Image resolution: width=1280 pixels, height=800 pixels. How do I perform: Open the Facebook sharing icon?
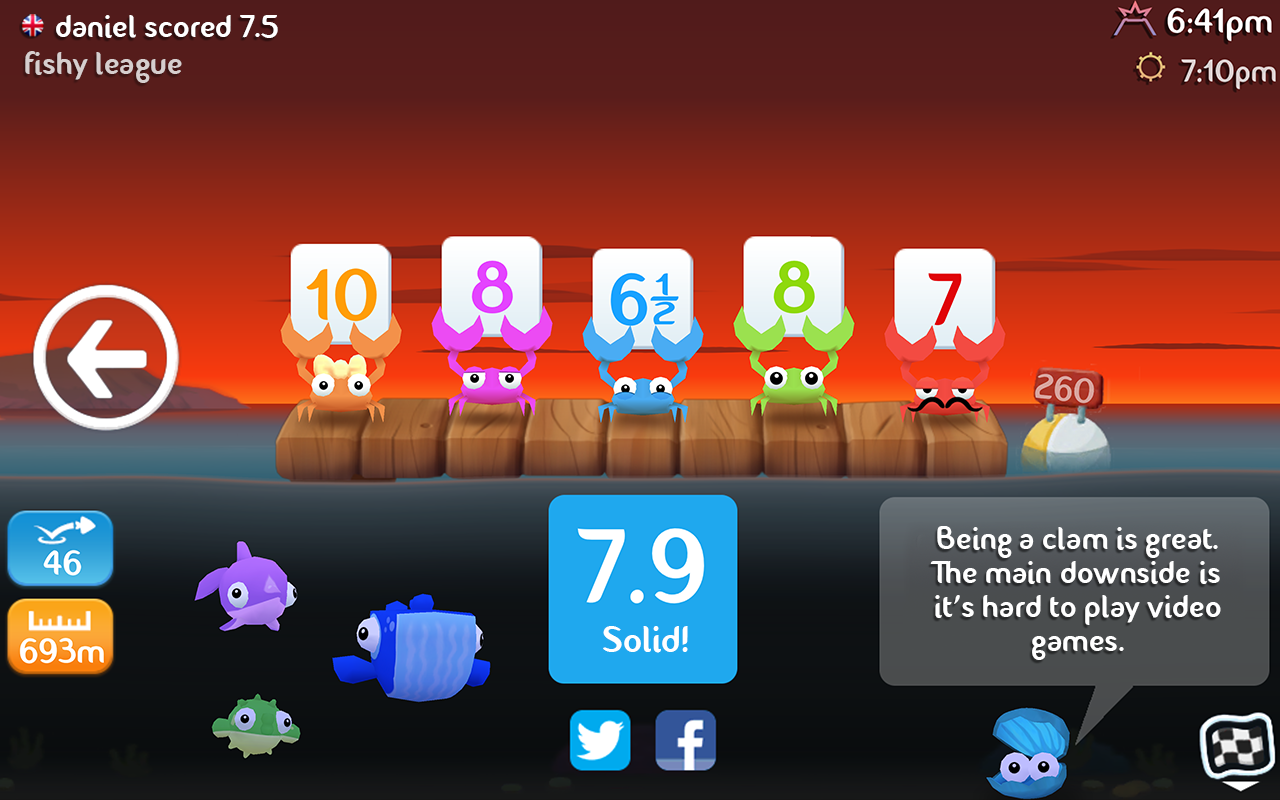(686, 741)
